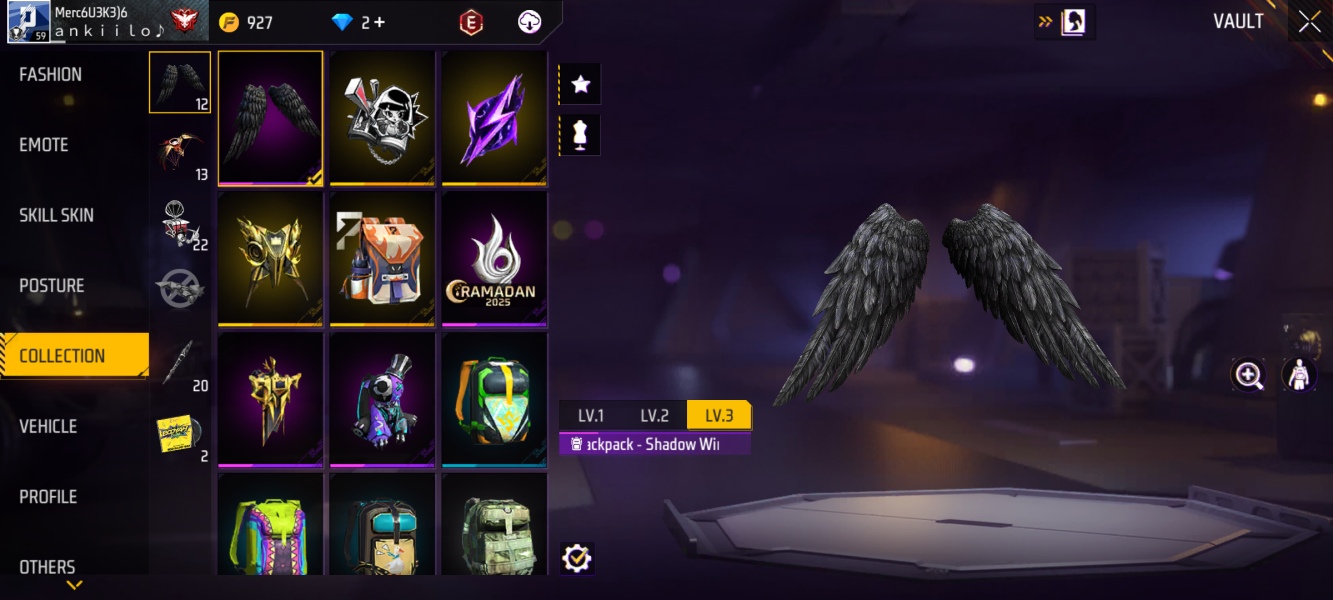
Task: Select the Posture category
Action: 52,286
